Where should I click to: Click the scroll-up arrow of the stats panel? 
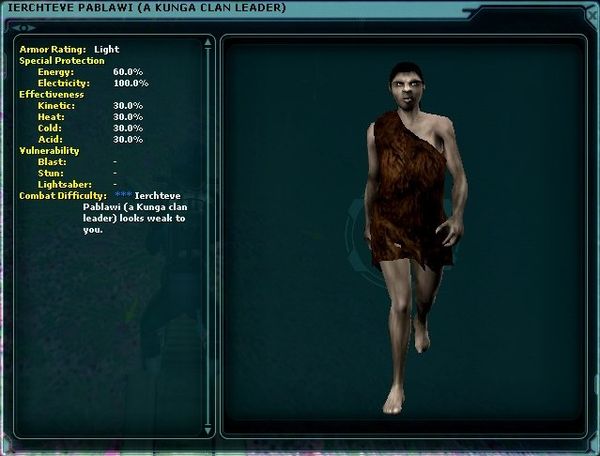pyautogui.click(x=207, y=43)
